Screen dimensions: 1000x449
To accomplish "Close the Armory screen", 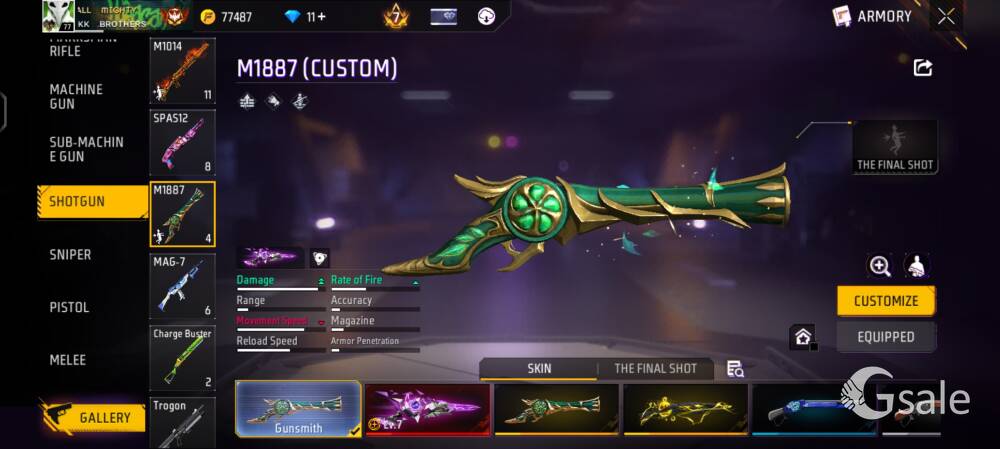I will 946,16.
